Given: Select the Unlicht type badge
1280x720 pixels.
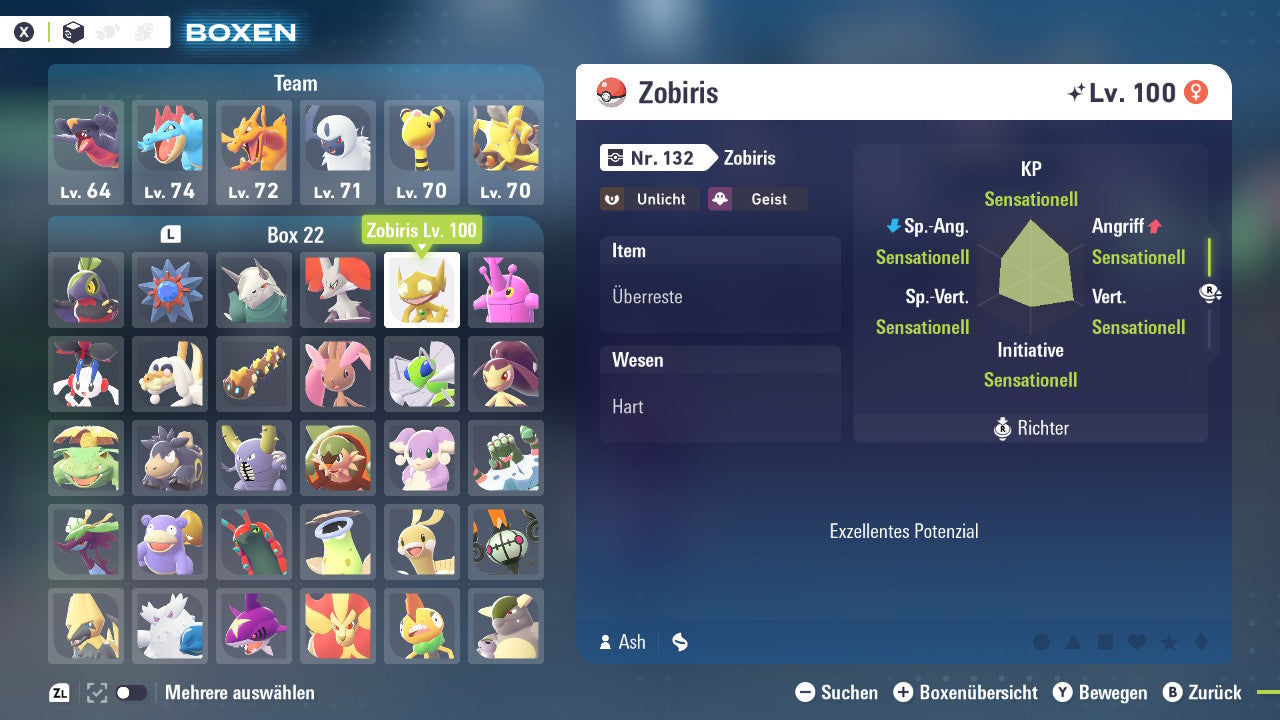Looking at the screenshot, I should pos(649,199).
